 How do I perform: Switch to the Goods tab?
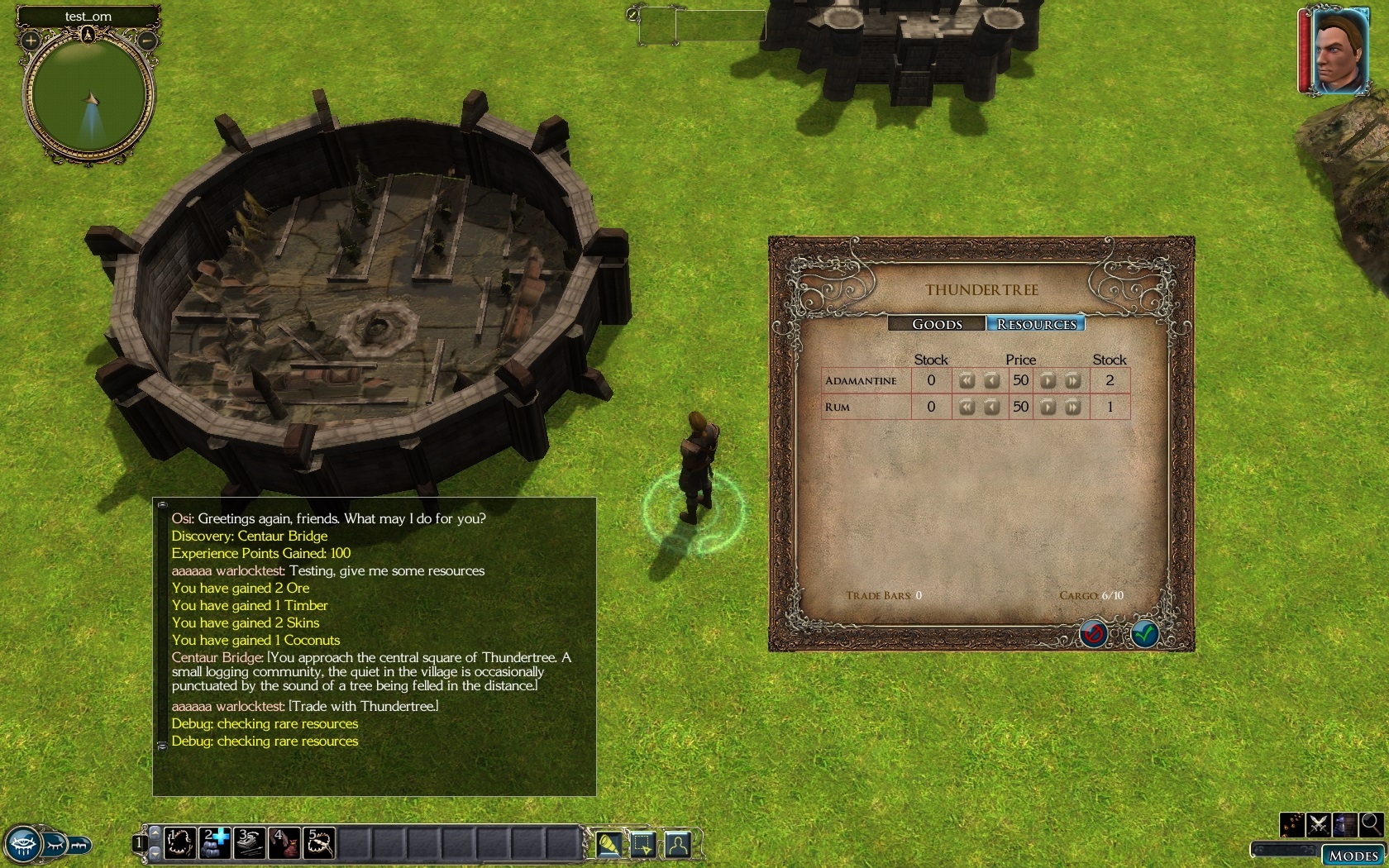(937, 324)
